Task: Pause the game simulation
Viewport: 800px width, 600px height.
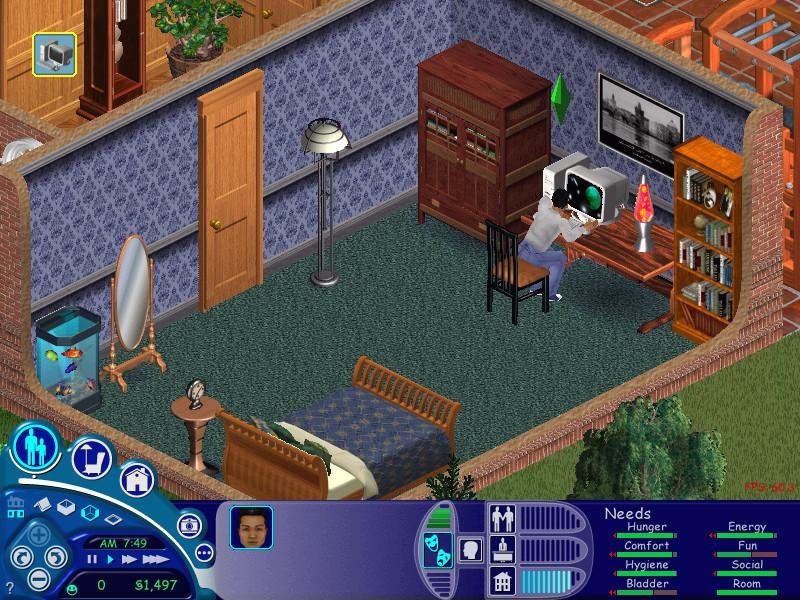Action: tap(93, 560)
